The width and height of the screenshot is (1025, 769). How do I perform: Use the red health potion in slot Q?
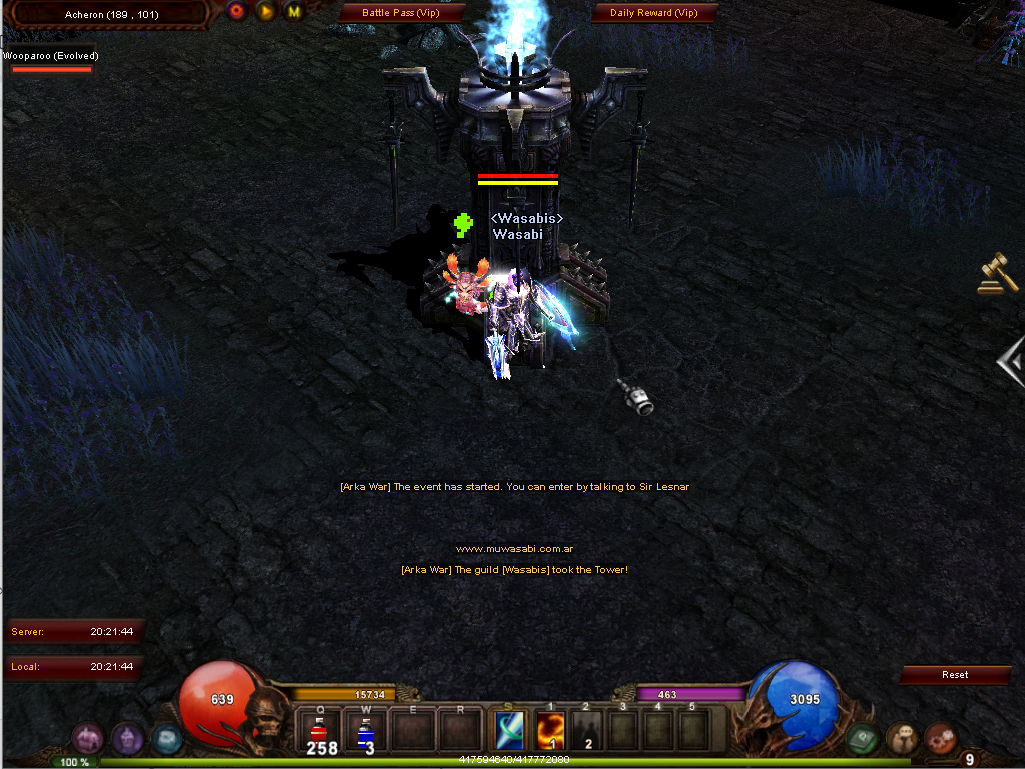tap(321, 731)
